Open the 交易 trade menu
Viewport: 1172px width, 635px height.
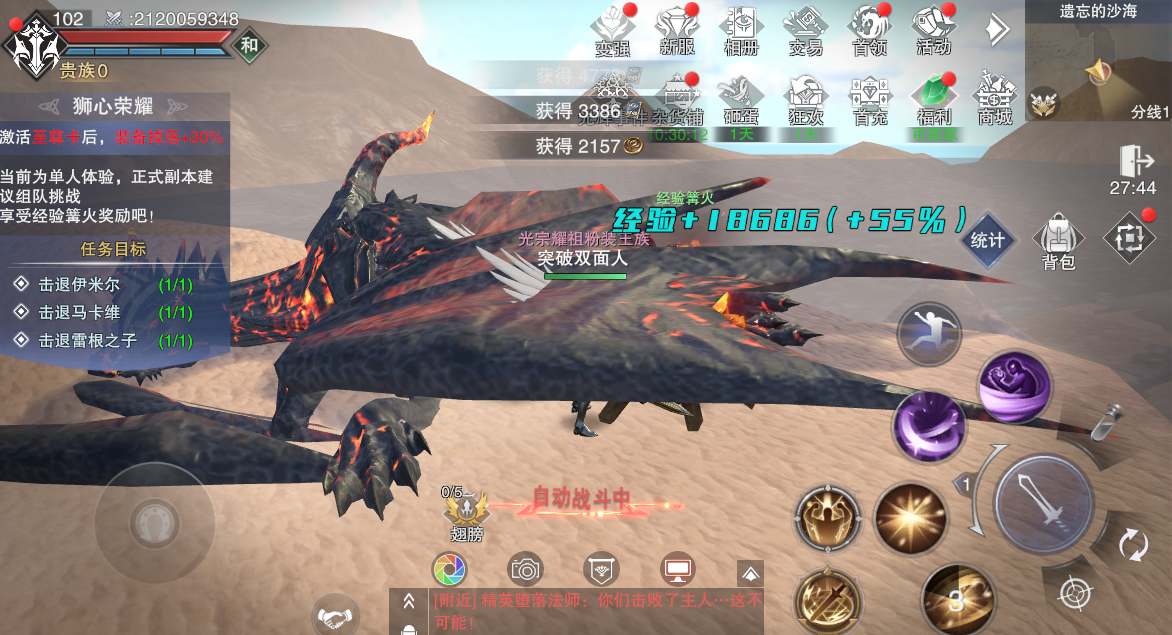click(x=804, y=29)
